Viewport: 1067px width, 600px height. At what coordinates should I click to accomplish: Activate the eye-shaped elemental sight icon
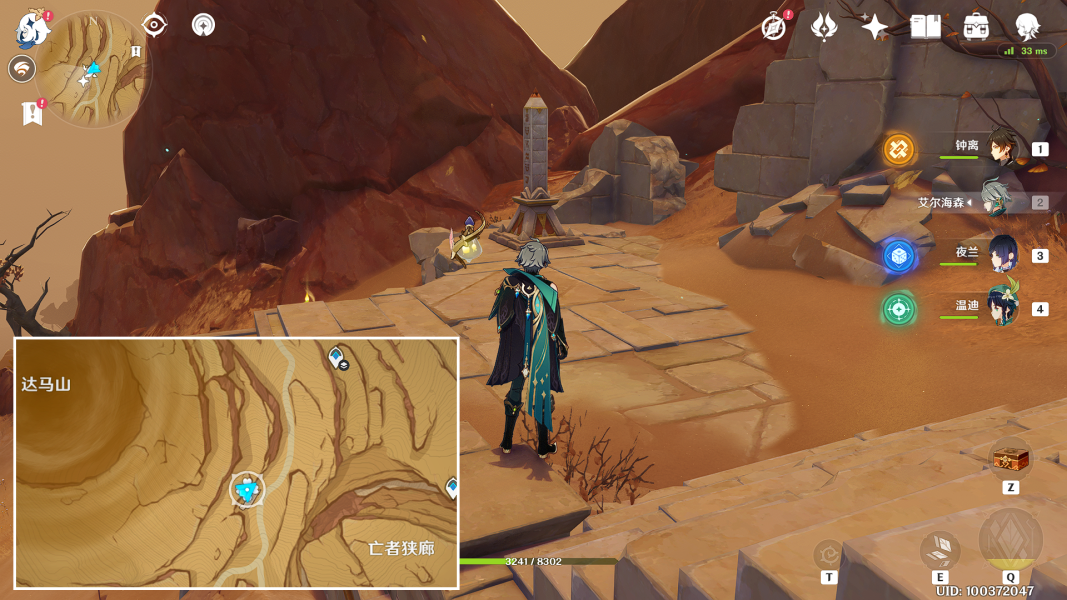coord(154,25)
